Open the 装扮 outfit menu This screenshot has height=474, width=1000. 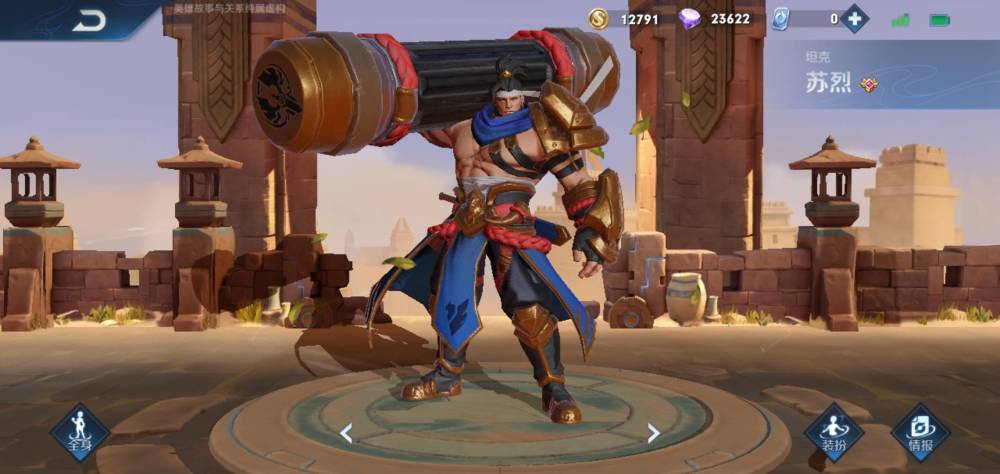[x=834, y=432]
